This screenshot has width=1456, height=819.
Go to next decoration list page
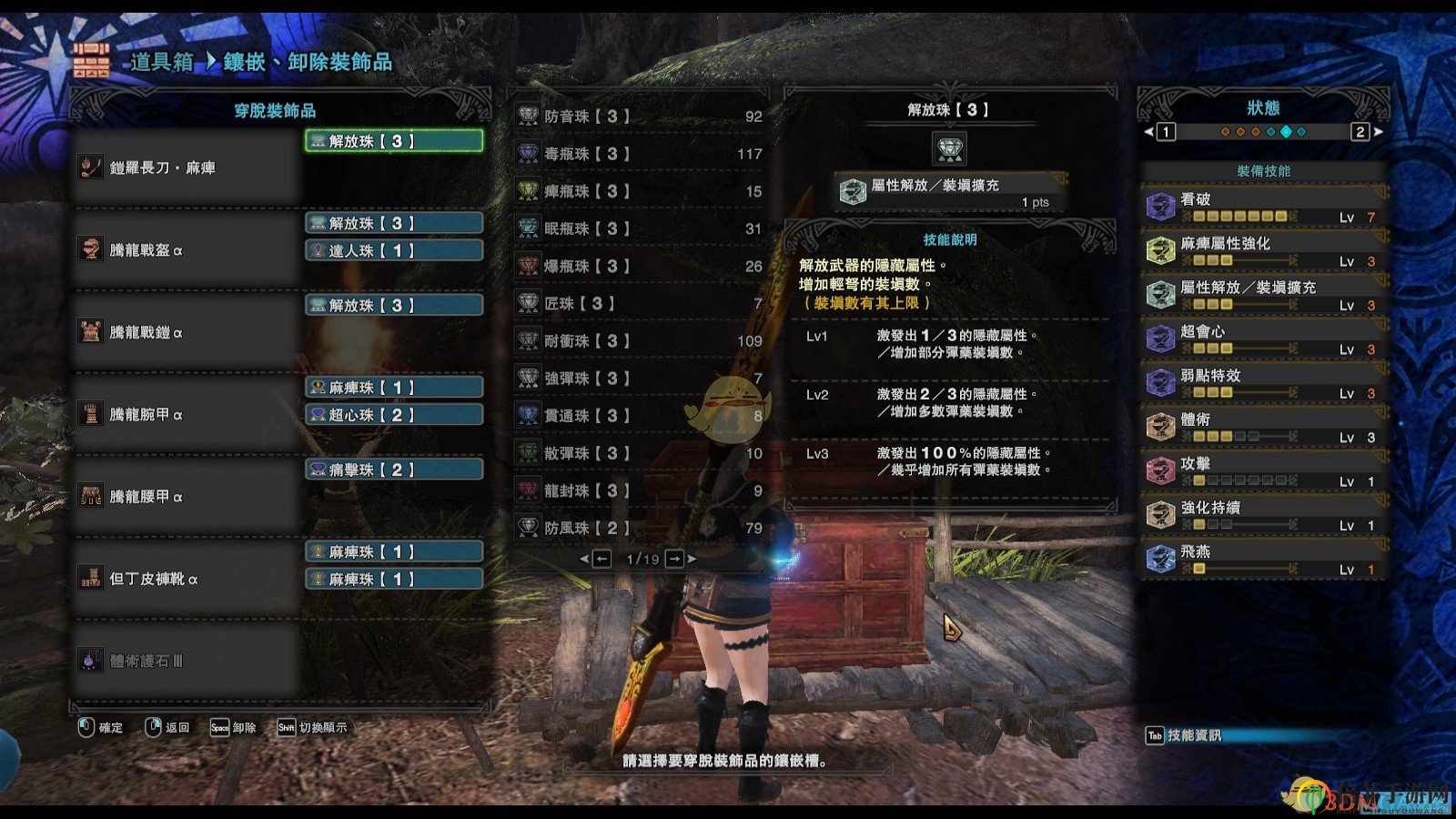(x=675, y=559)
